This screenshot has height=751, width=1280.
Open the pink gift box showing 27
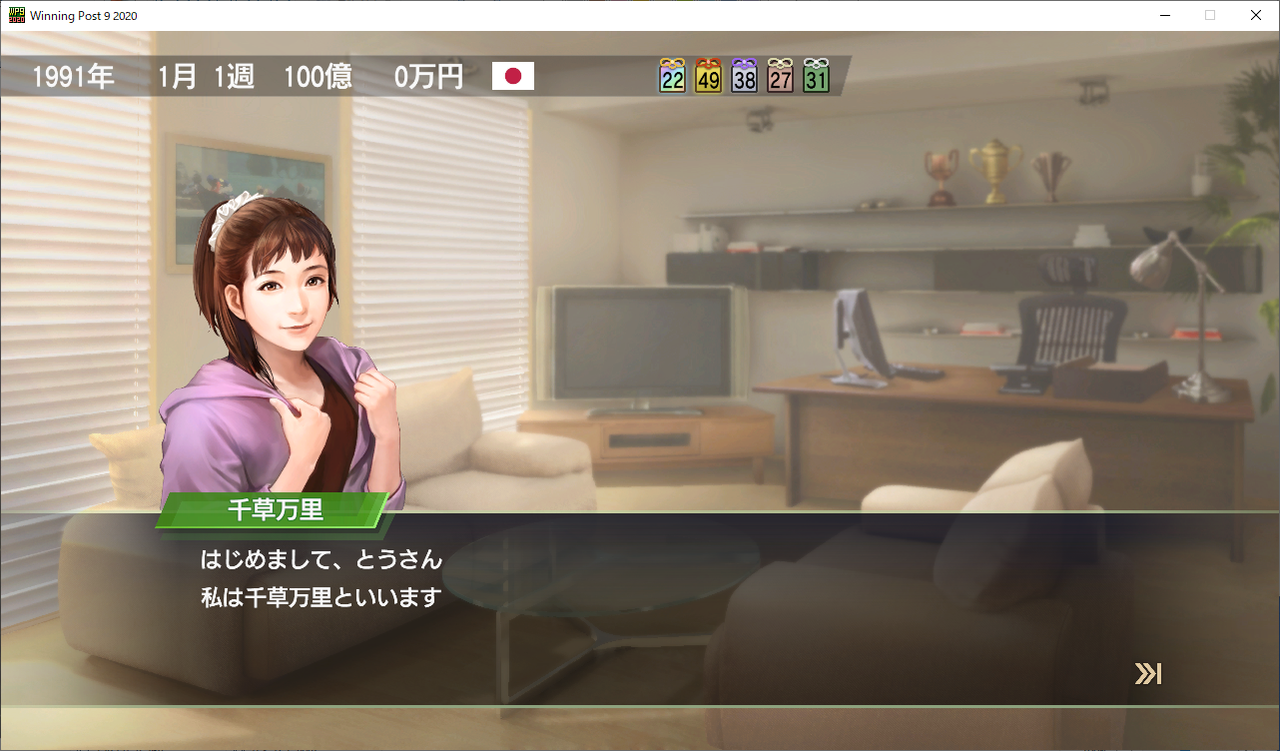click(779, 75)
